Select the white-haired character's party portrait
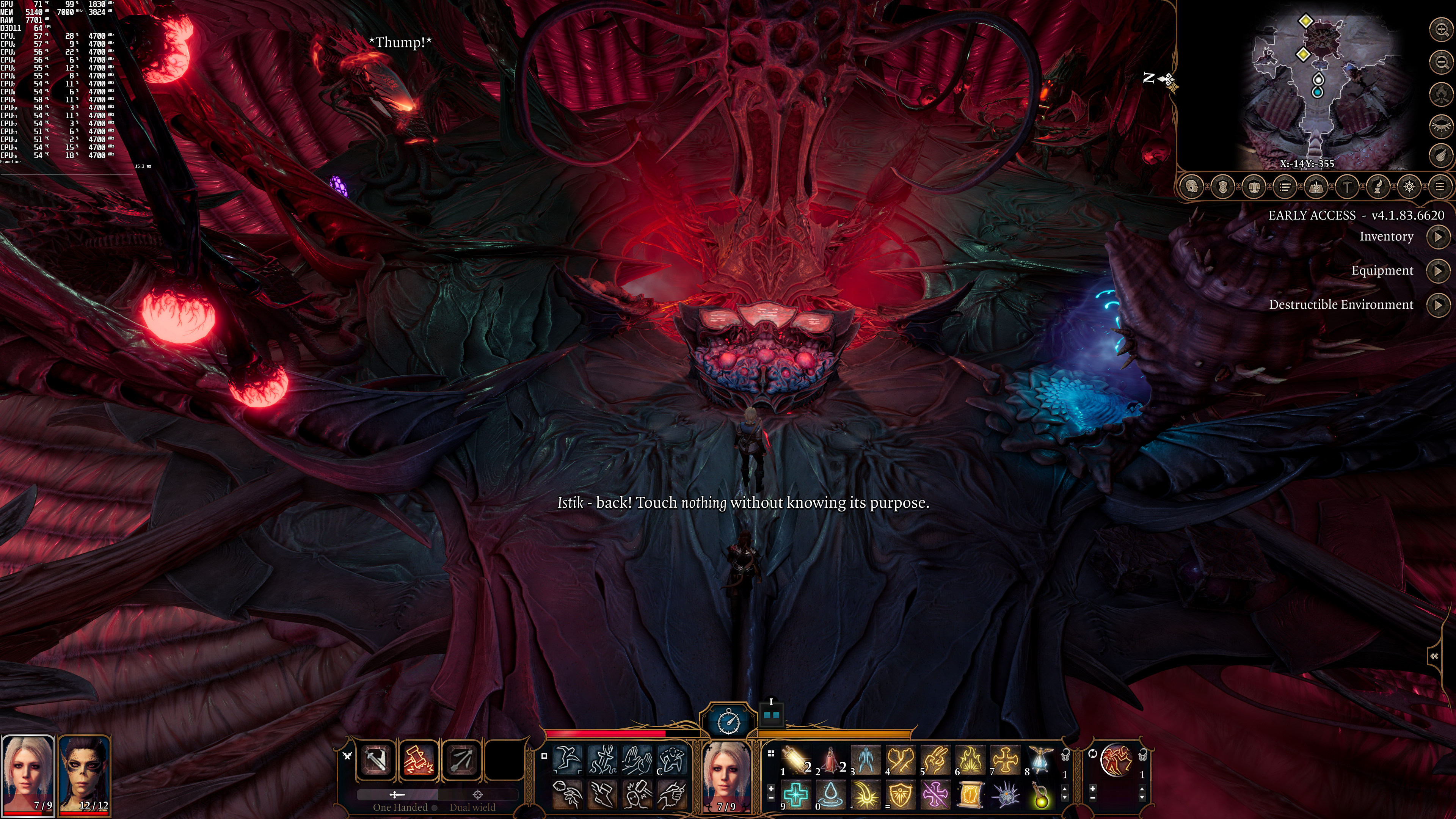This screenshot has width=1456, height=819. [x=27, y=774]
